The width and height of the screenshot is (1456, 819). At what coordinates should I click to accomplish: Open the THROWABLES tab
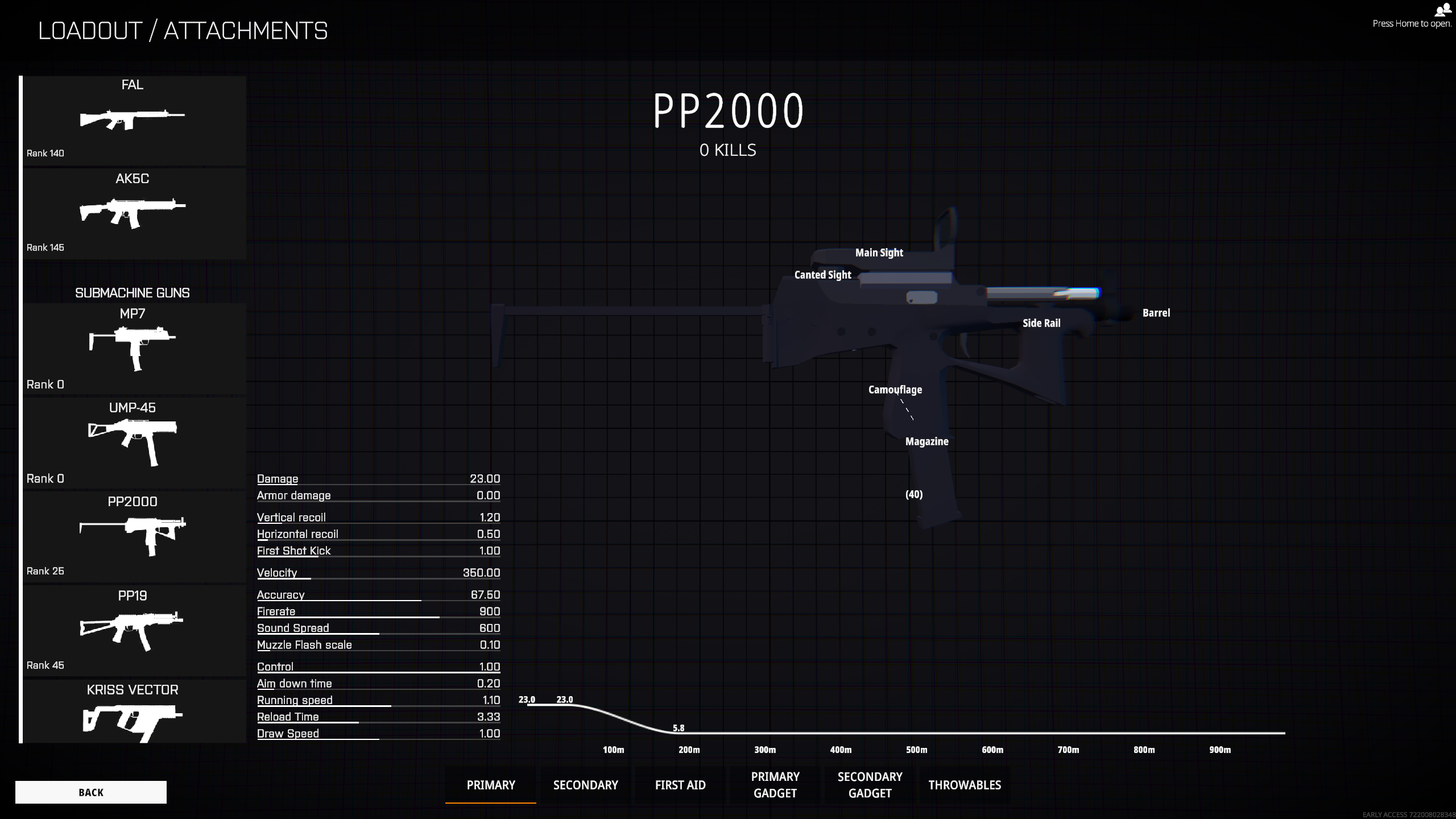click(964, 784)
